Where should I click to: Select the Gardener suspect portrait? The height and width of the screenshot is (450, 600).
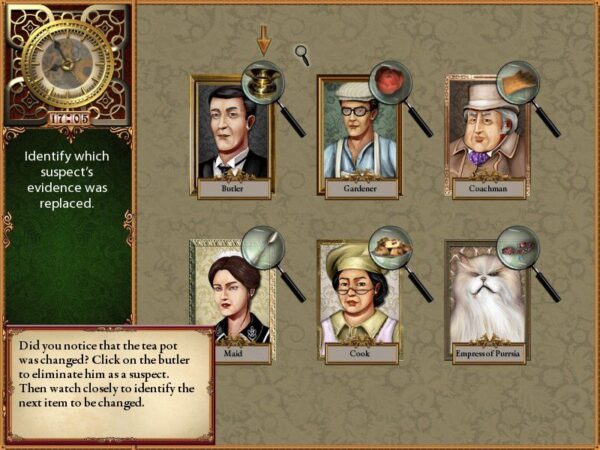coord(358,135)
